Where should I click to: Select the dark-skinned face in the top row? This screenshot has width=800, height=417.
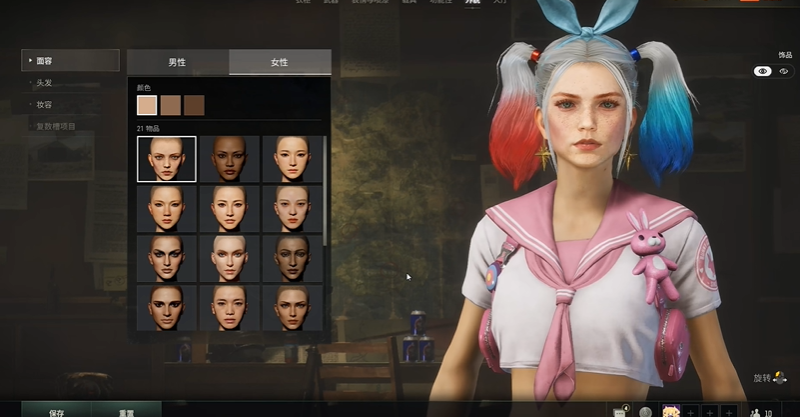230,159
